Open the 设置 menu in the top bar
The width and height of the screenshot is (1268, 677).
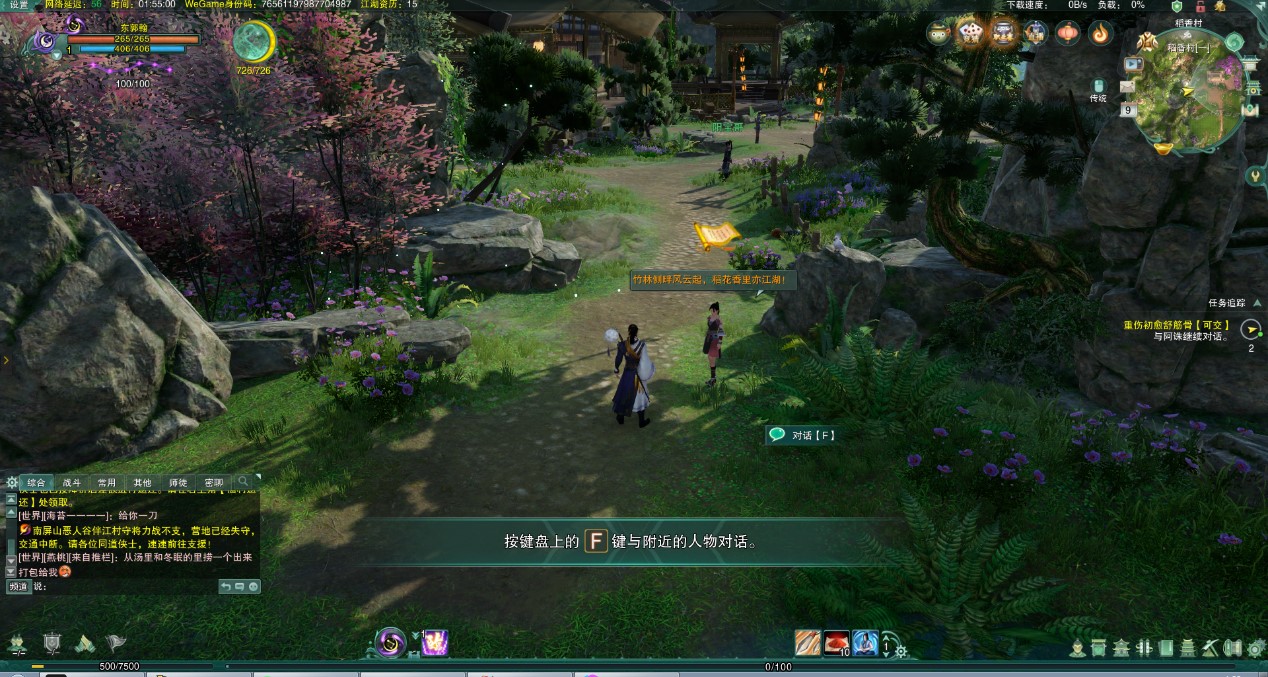coord(18,5)
